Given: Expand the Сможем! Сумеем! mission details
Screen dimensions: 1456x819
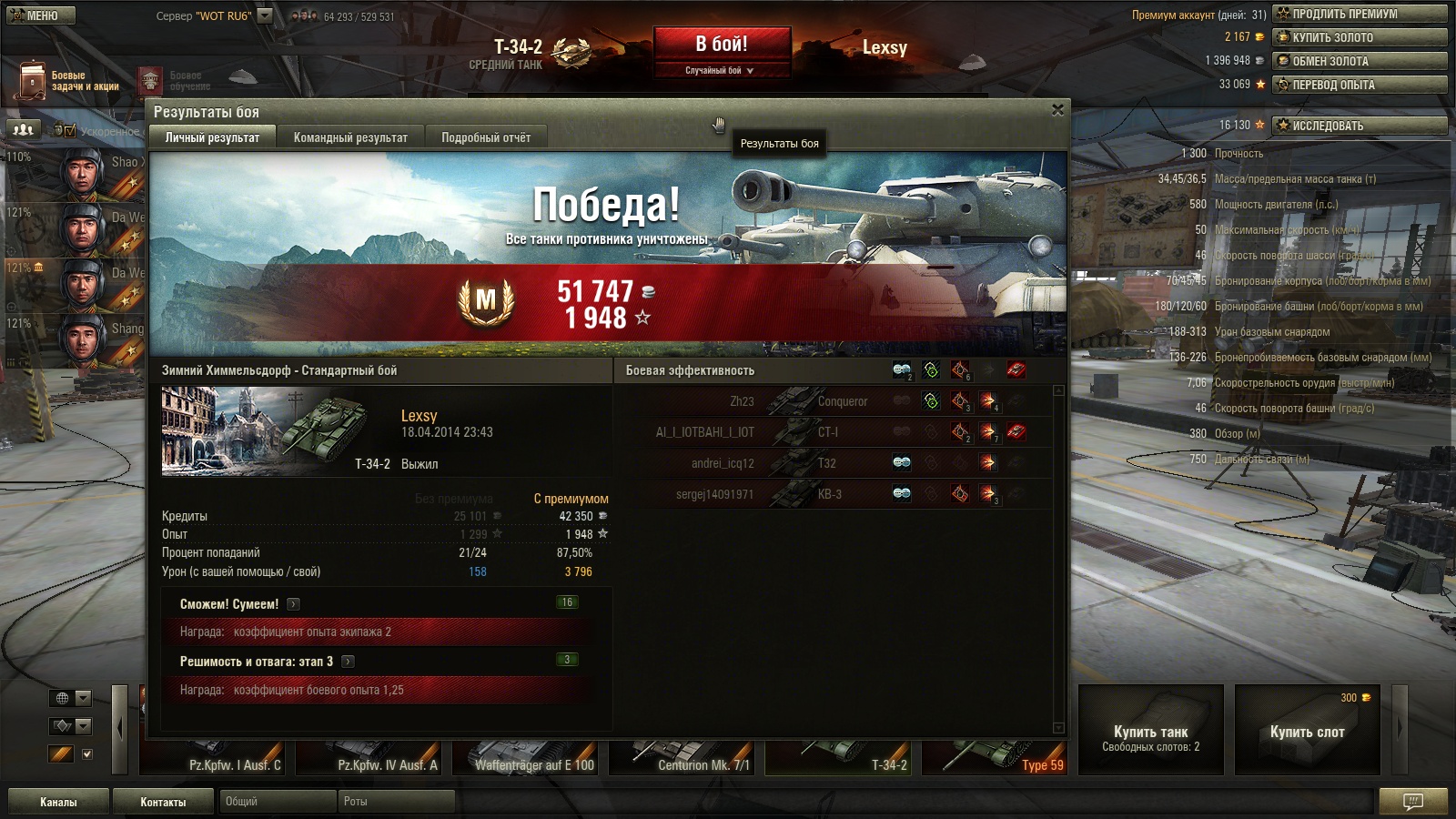Looking at the screenshot, I should [x=293, y=604].
